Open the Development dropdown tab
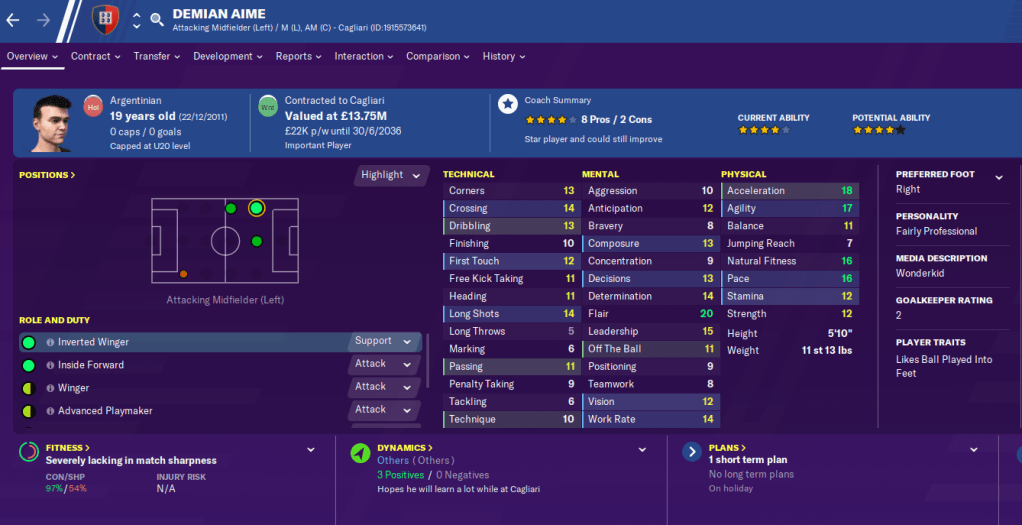The image size is (1022, 525). pyautogui.click(x=227, y=57)
